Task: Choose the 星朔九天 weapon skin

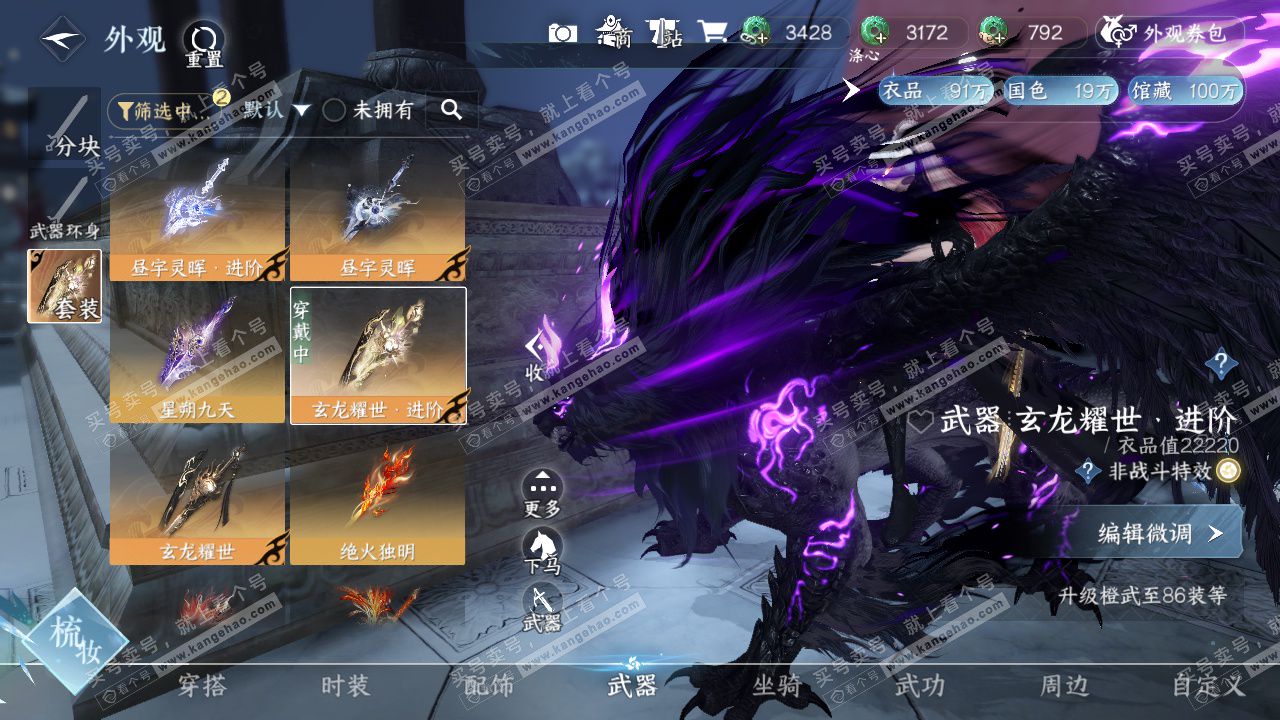Action: coord(198,356)
